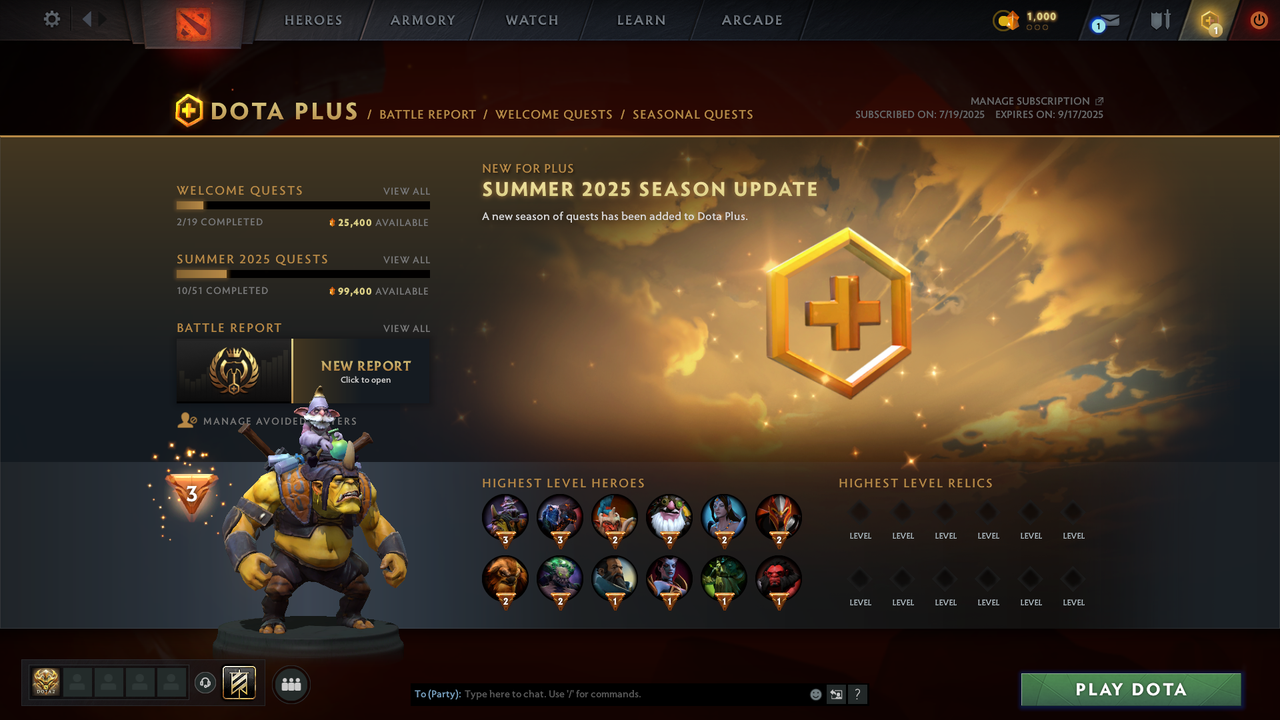Expand Battle Report with View All

[406, 328]
